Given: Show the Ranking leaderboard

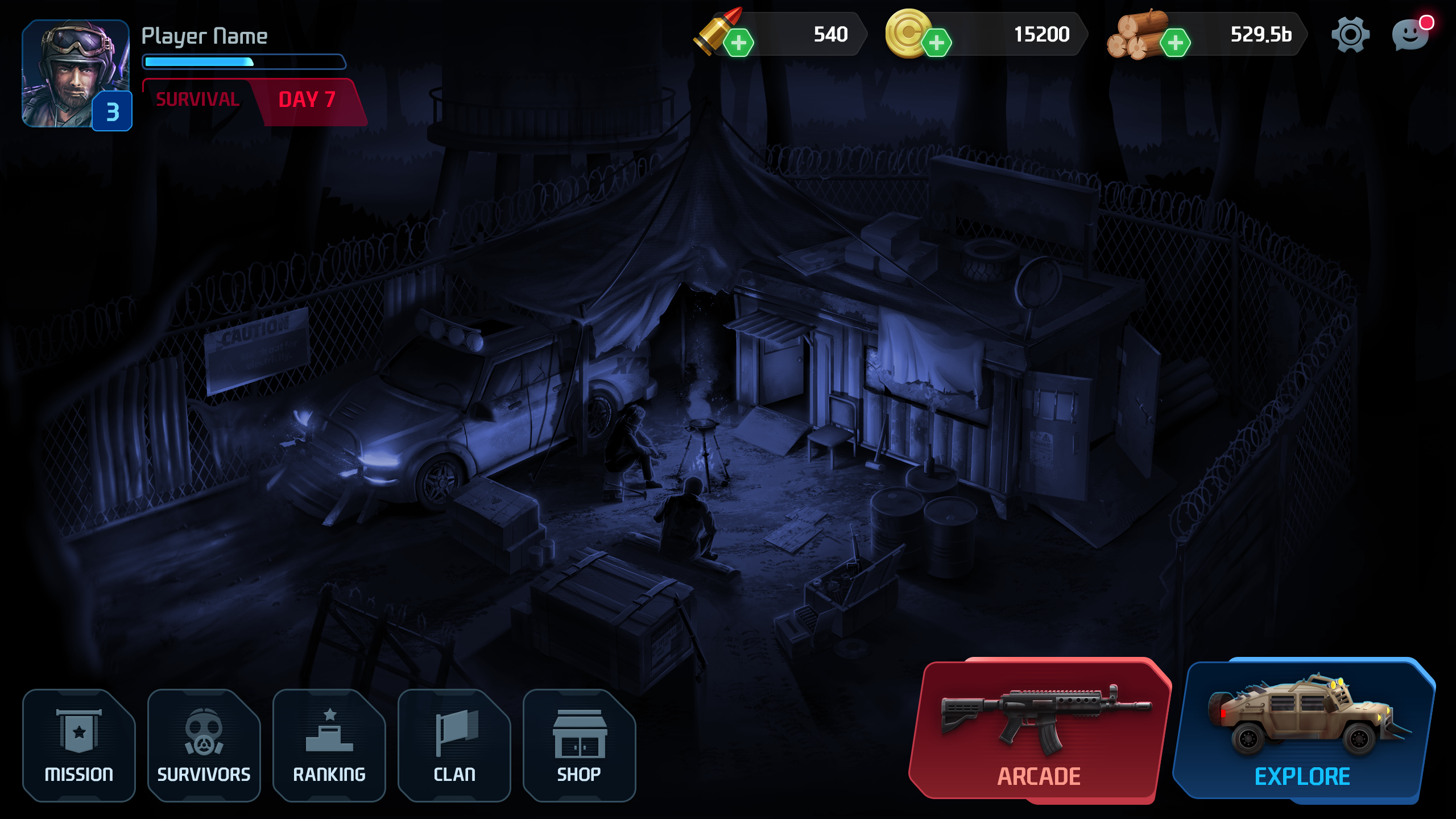Looking at the screenshot, I should coord(329,745).
